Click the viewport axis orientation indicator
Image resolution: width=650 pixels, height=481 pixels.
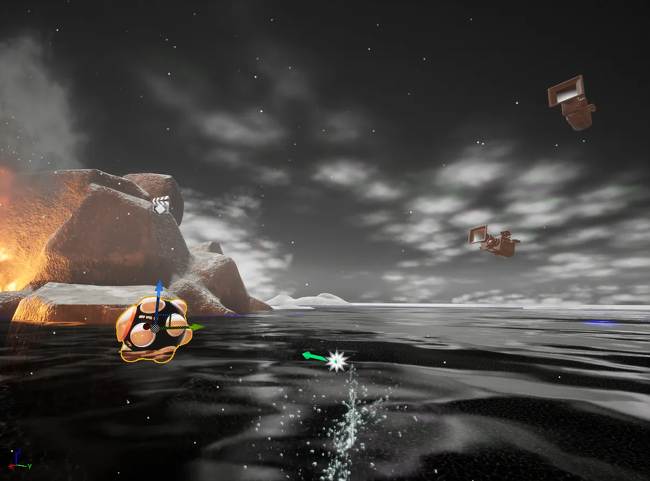coord(18,462)
